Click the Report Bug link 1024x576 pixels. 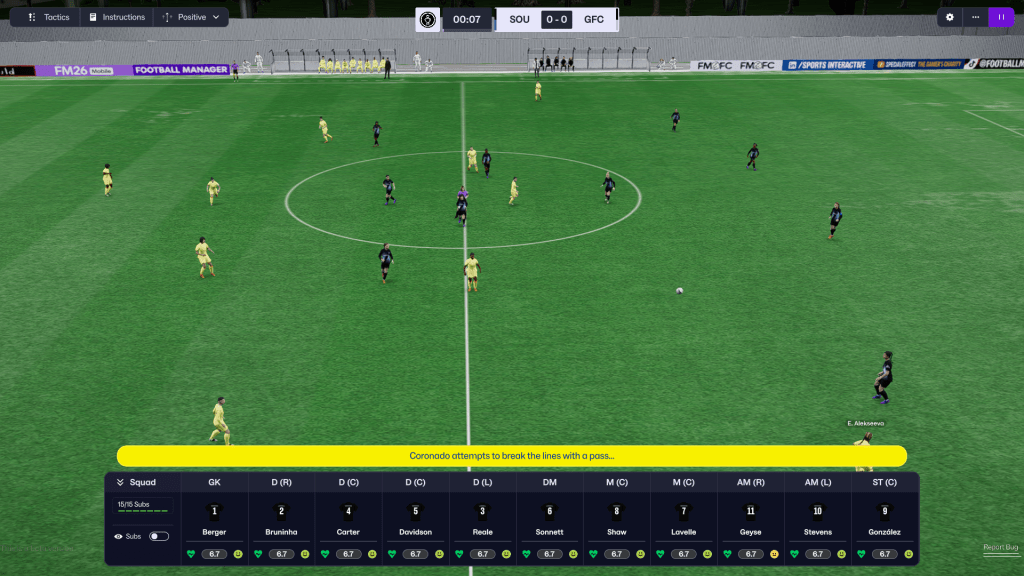click(x=1000, y=547)
